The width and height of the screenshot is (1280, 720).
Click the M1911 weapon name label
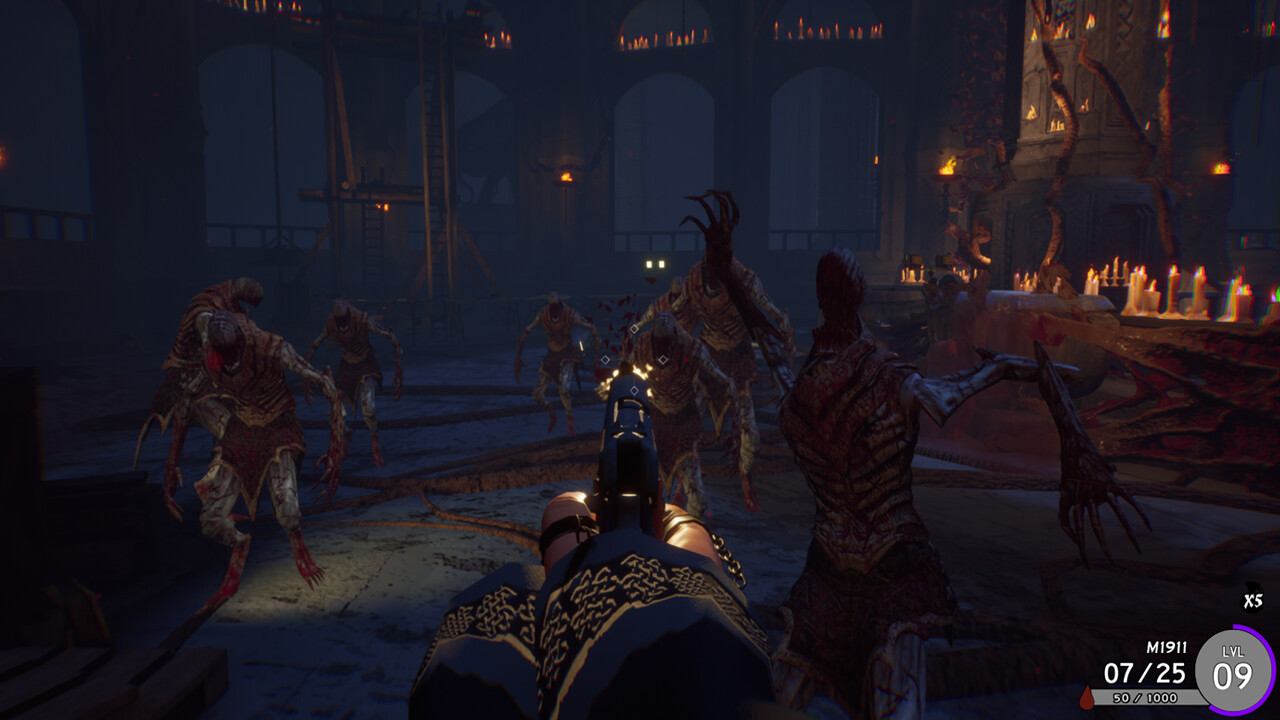coord(1166,648)
